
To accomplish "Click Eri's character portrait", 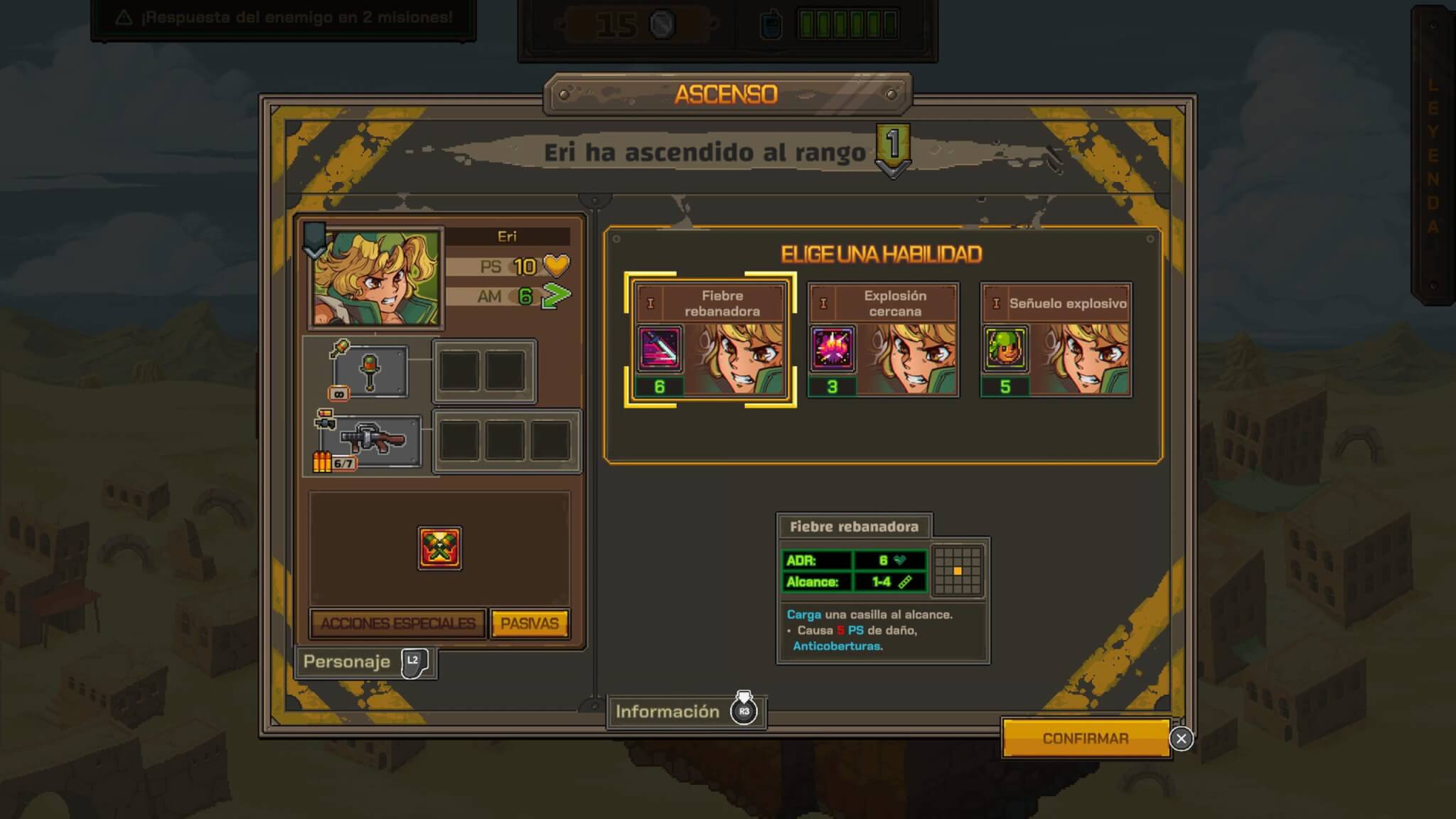I will coord(376,278).
